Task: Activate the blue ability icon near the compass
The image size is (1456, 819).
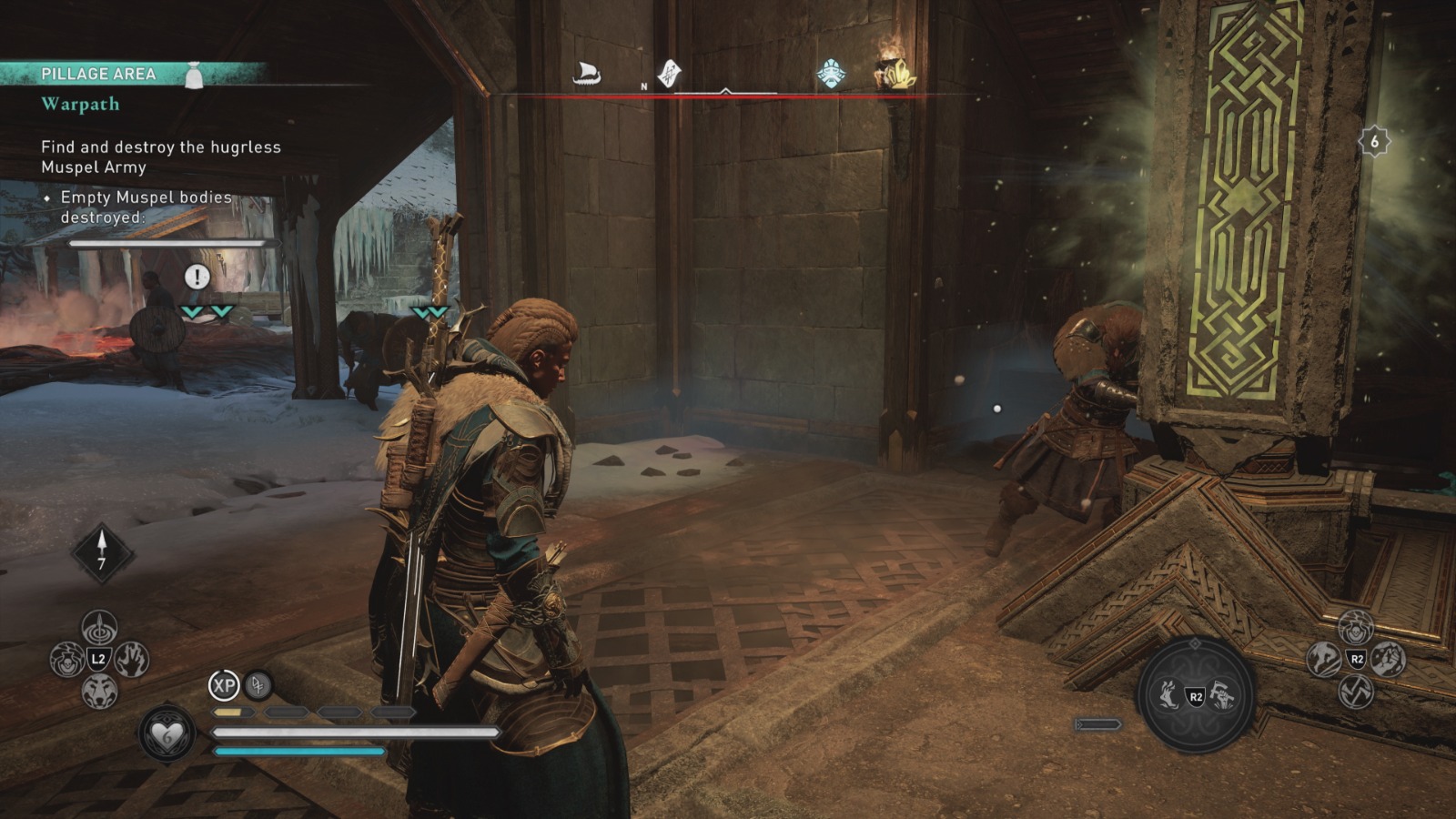Action: (x=829, y=70)
